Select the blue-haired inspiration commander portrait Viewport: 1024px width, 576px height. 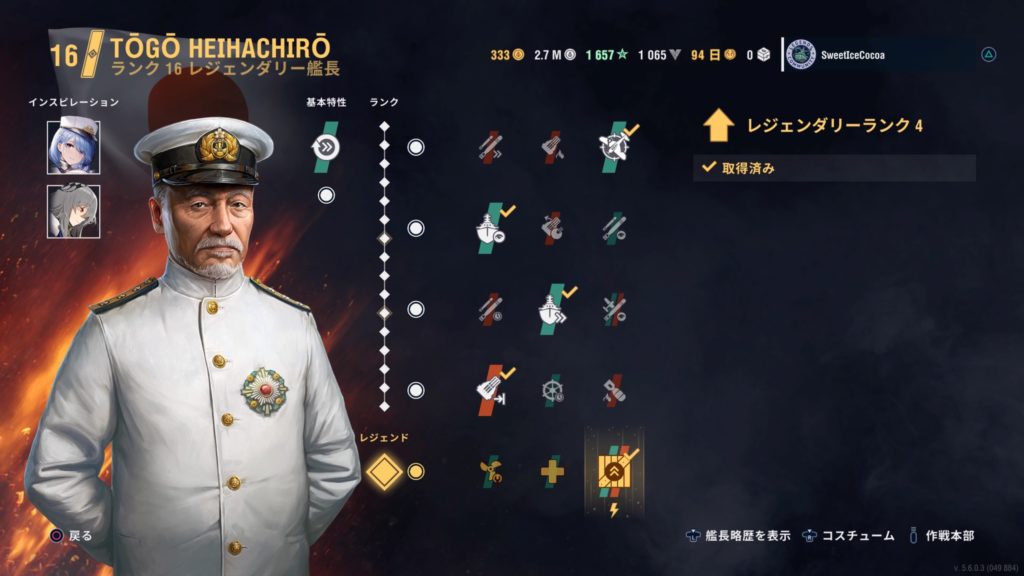73,146
